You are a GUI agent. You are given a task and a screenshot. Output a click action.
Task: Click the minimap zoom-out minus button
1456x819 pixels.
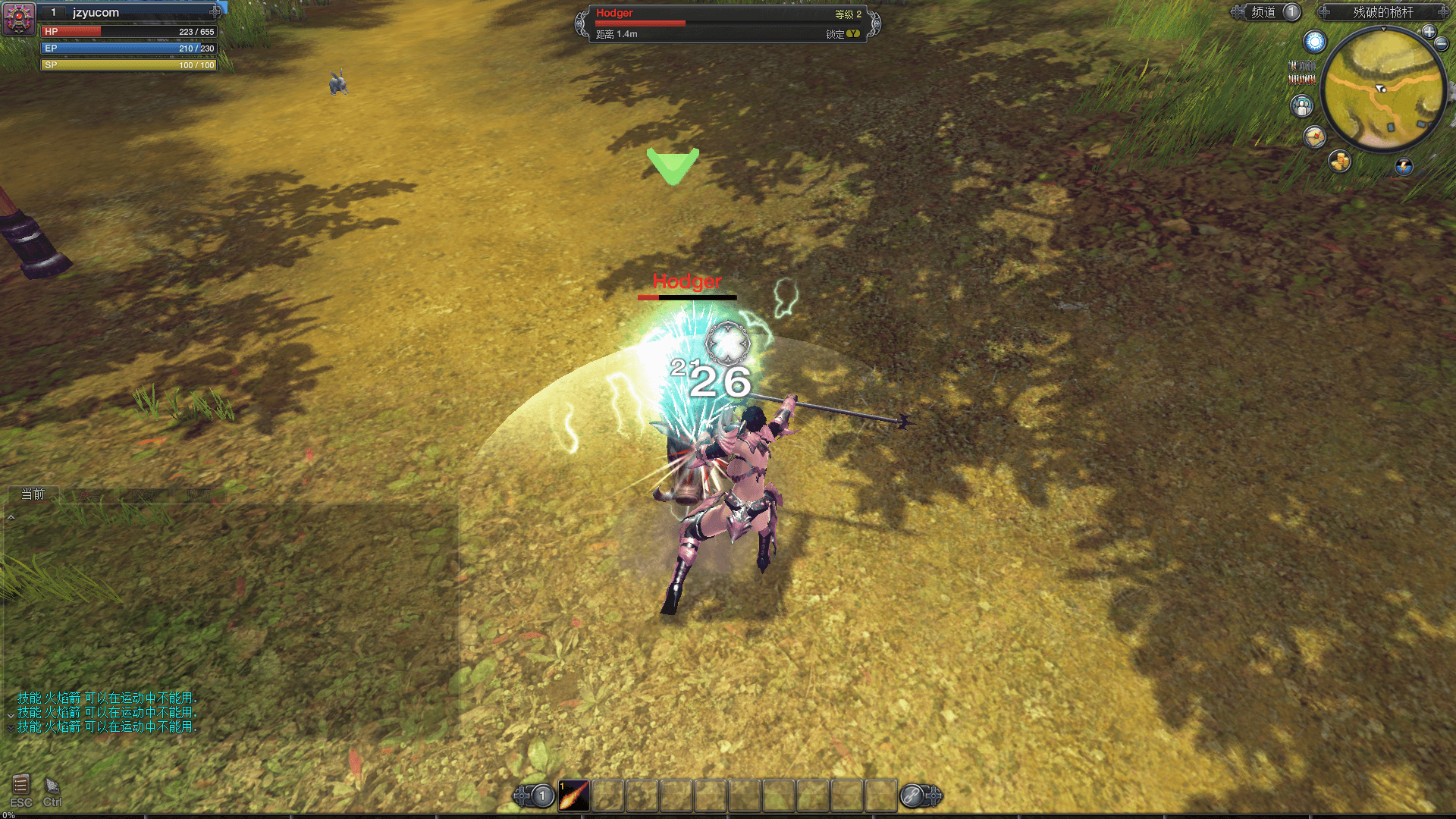click(1442, 44)
